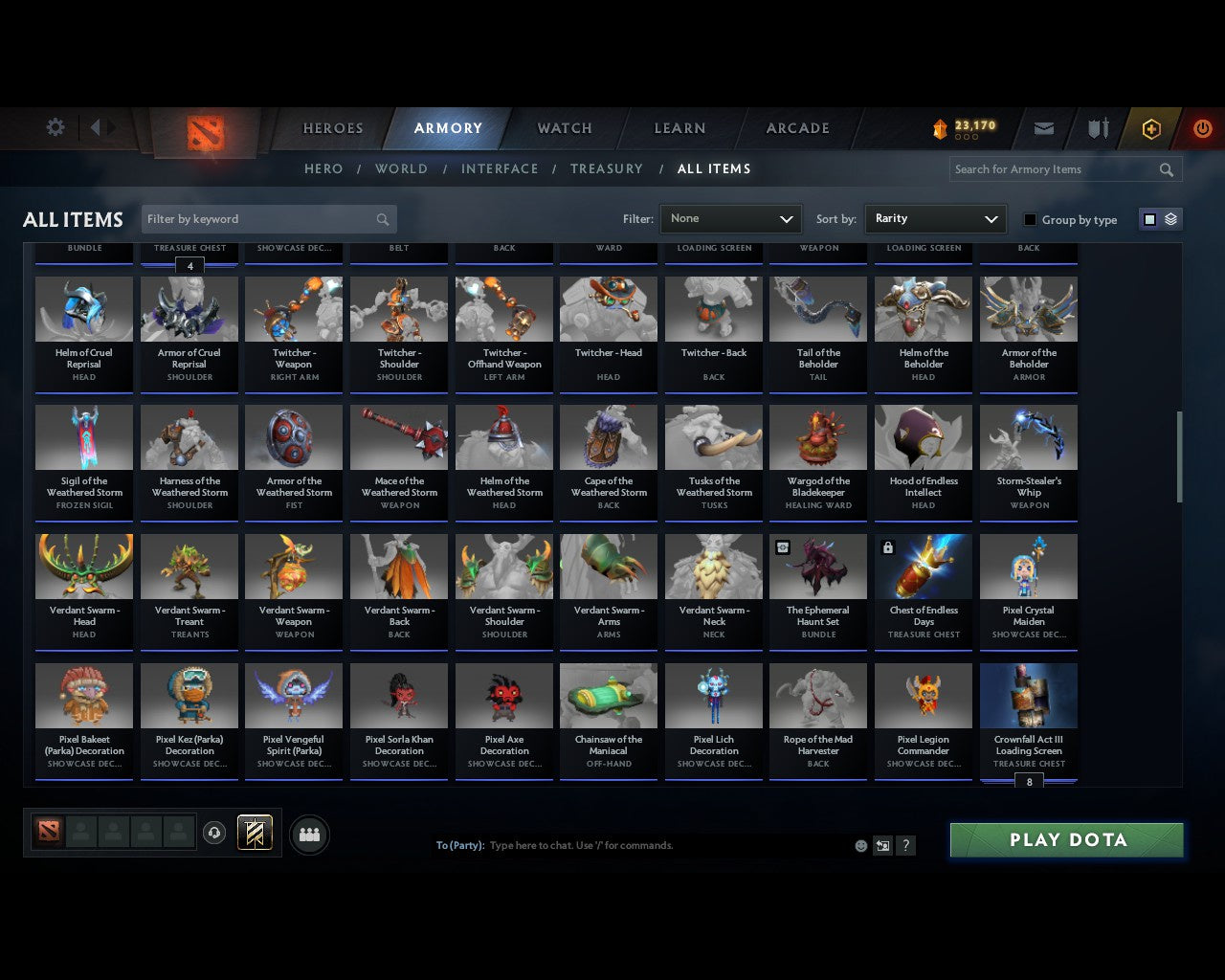Viewport: 1225px width, 980px height.
Task: Click the voice chat headphone icon
Action: 215,832
